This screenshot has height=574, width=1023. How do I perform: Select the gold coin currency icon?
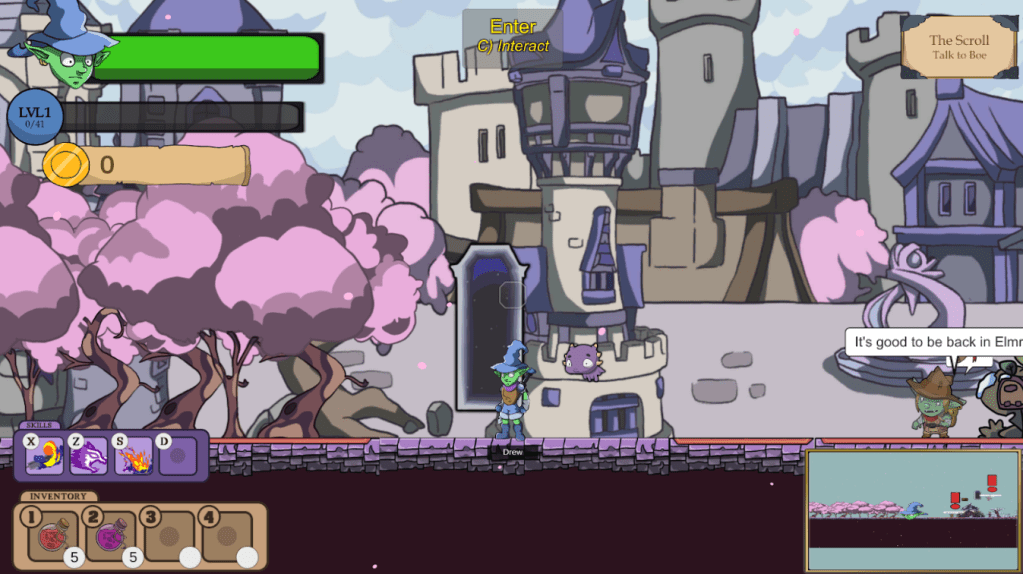pos(66,165)
